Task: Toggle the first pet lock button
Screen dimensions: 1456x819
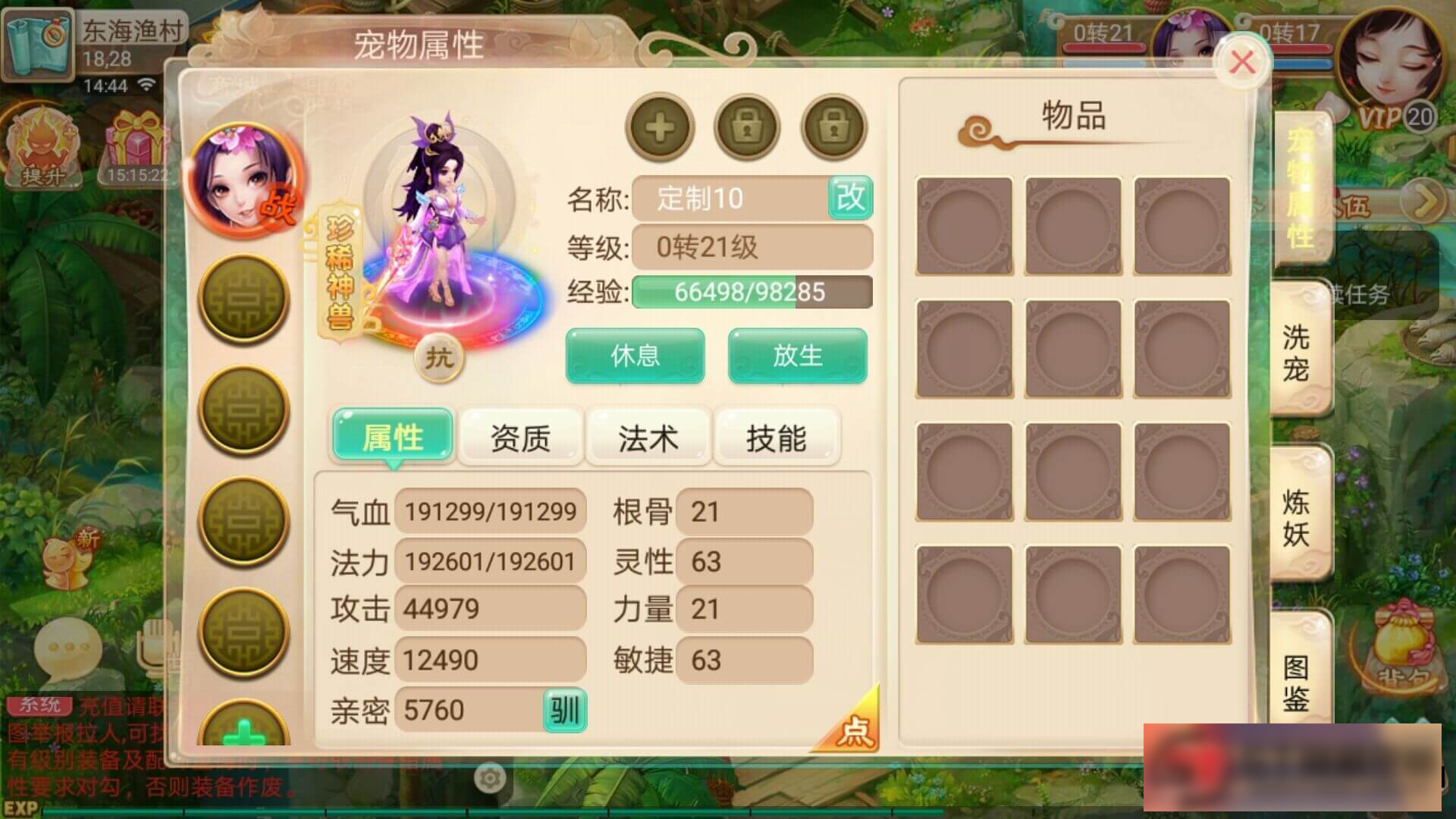Action: tap(746, 127)
